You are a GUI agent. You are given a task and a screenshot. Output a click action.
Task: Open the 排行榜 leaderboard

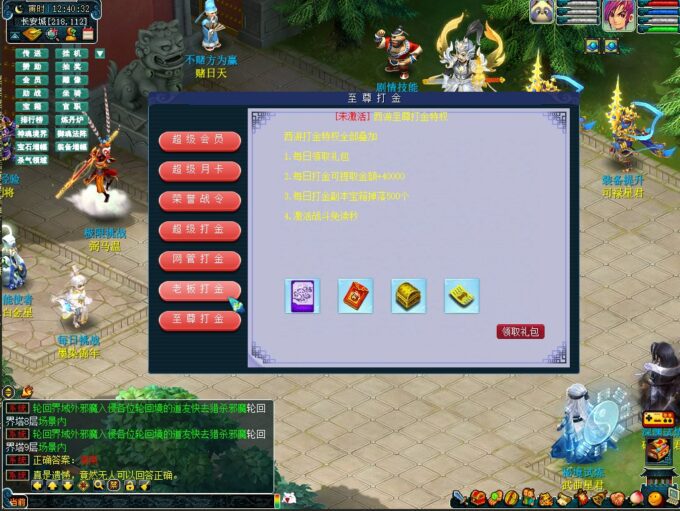click(x=32, y=119)
